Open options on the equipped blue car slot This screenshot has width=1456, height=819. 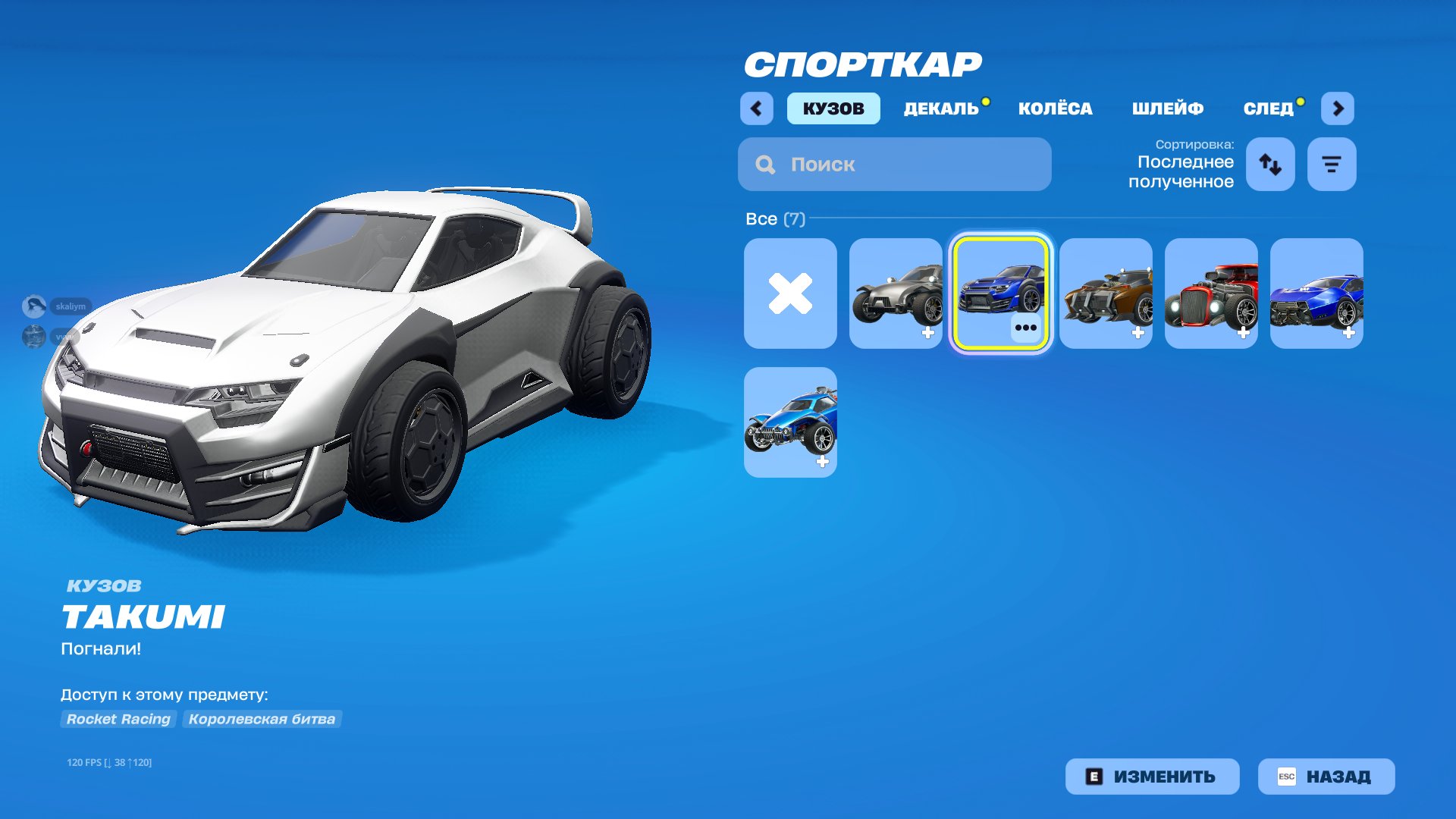pos(1025,328)
